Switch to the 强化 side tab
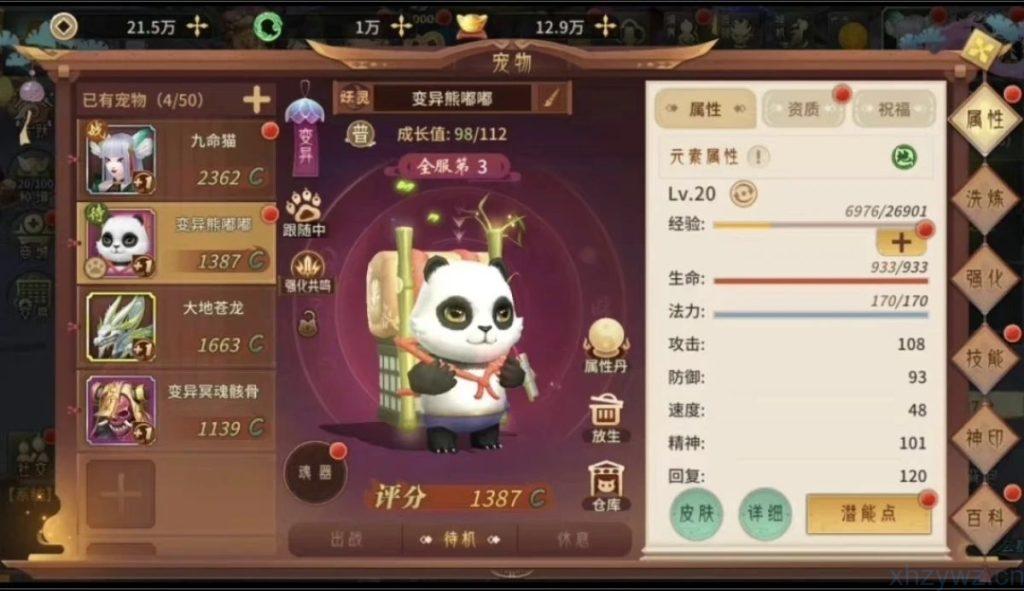Viewport: 1024px width, 591px height. (984, 279)
